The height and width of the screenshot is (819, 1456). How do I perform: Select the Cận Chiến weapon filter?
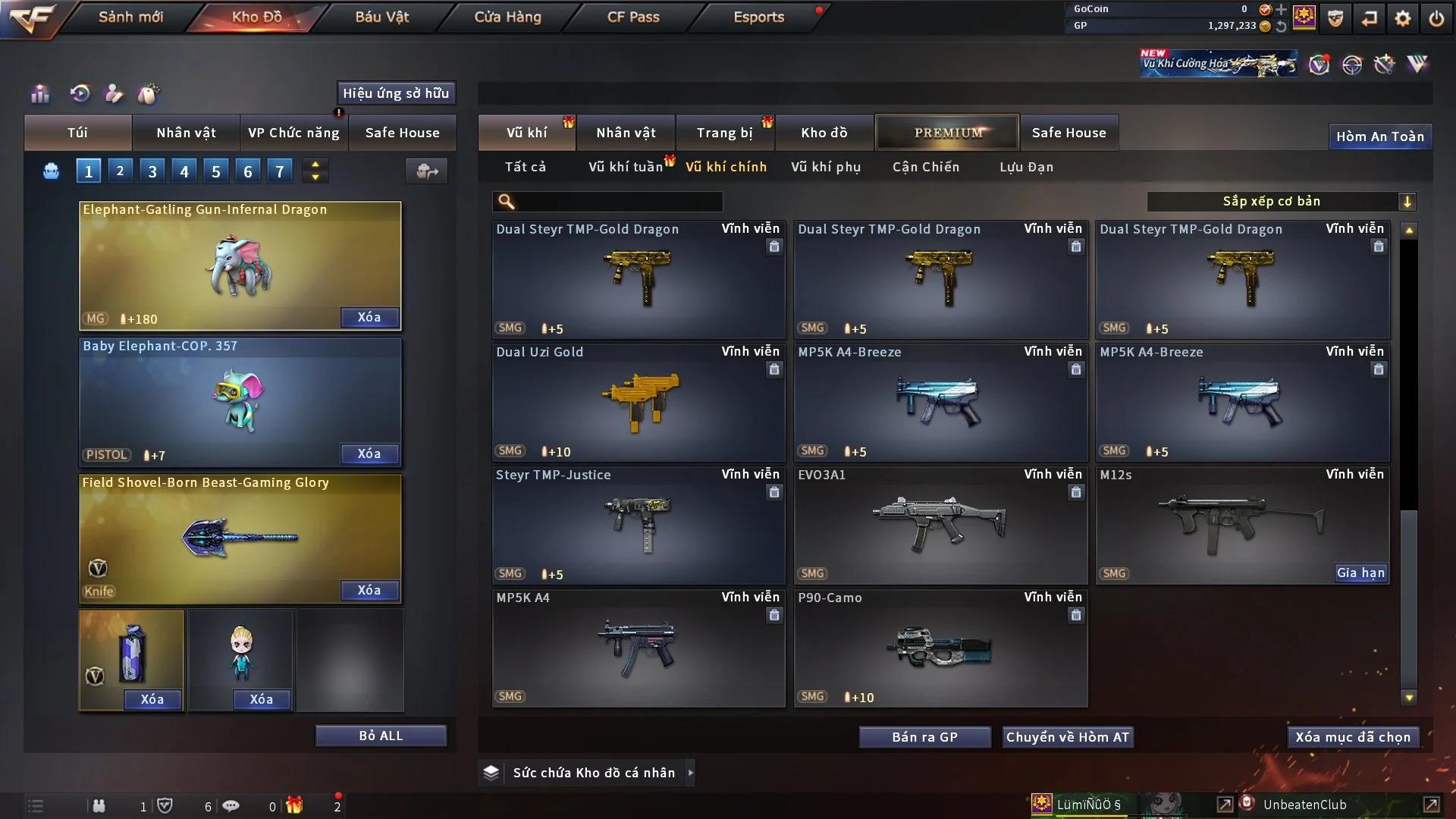tap(925, 167)
